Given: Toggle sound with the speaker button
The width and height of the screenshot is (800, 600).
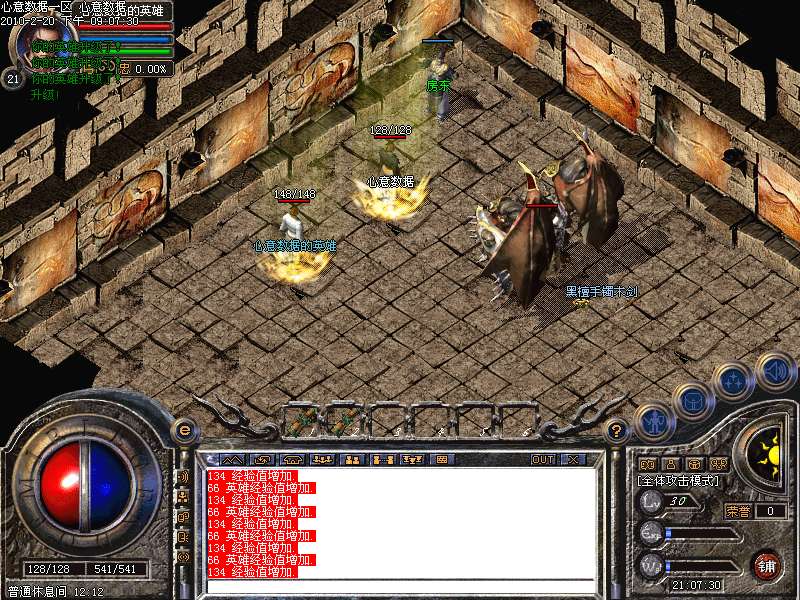Looking at the screenshot, I should (x=775, y=369).
